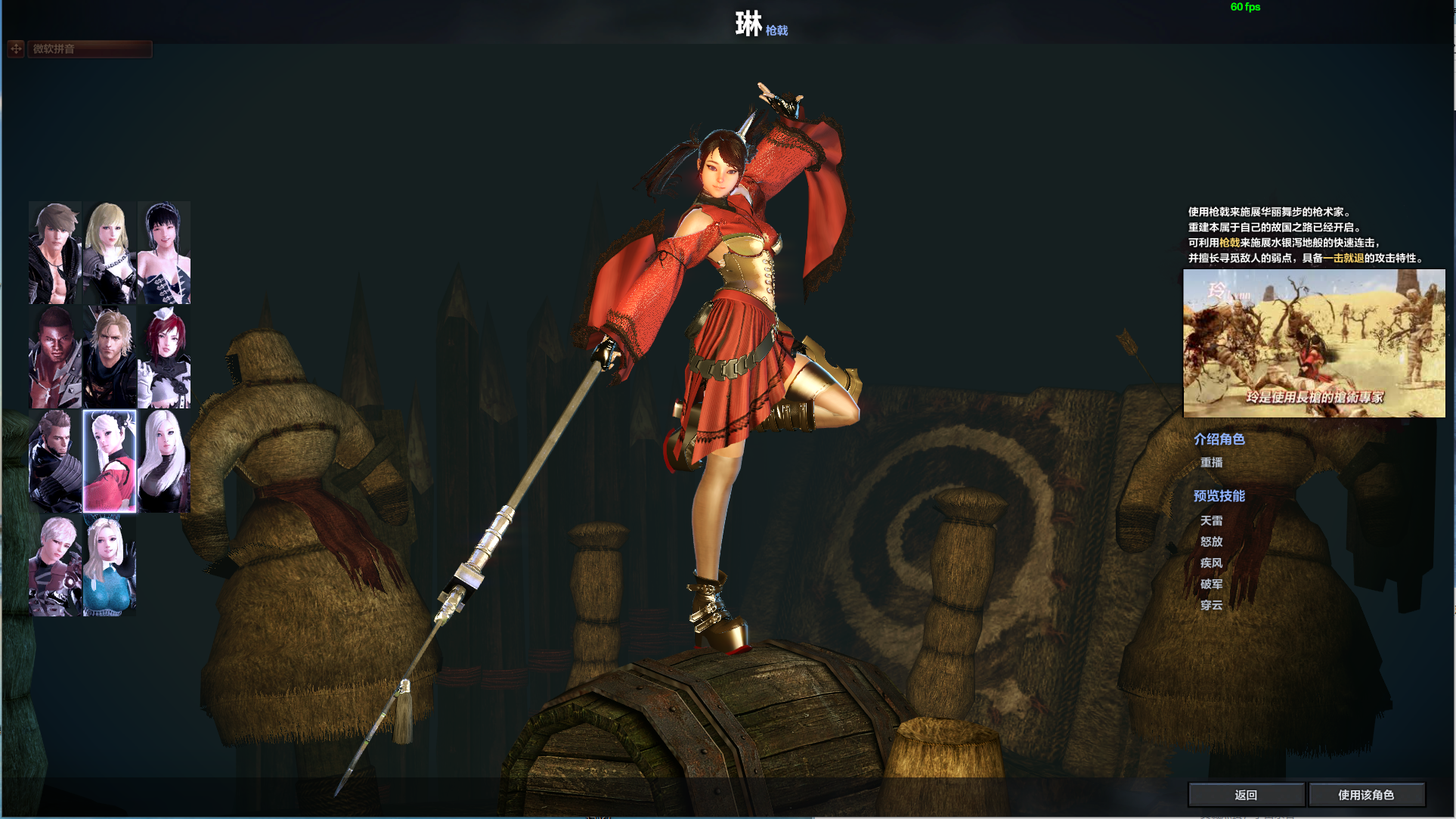Screen dimensions: 1456x819
Task: Pick the red-haired woman portrait
Action: coord(164,358)
